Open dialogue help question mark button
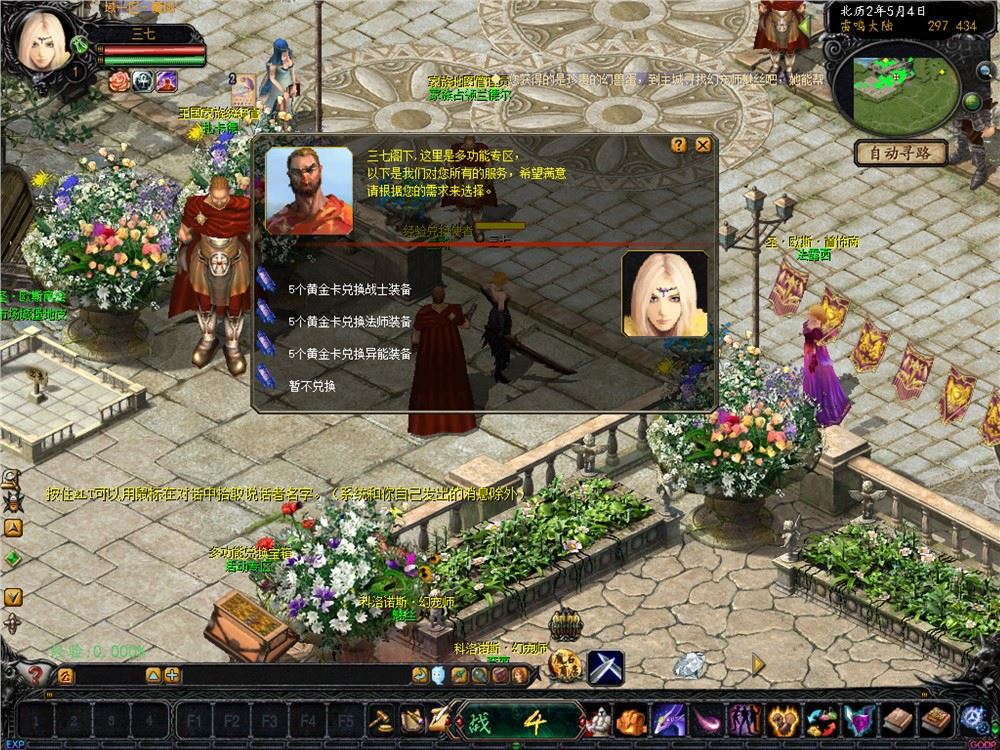Viewport: 1000px width, 750px height. point(679,144)
